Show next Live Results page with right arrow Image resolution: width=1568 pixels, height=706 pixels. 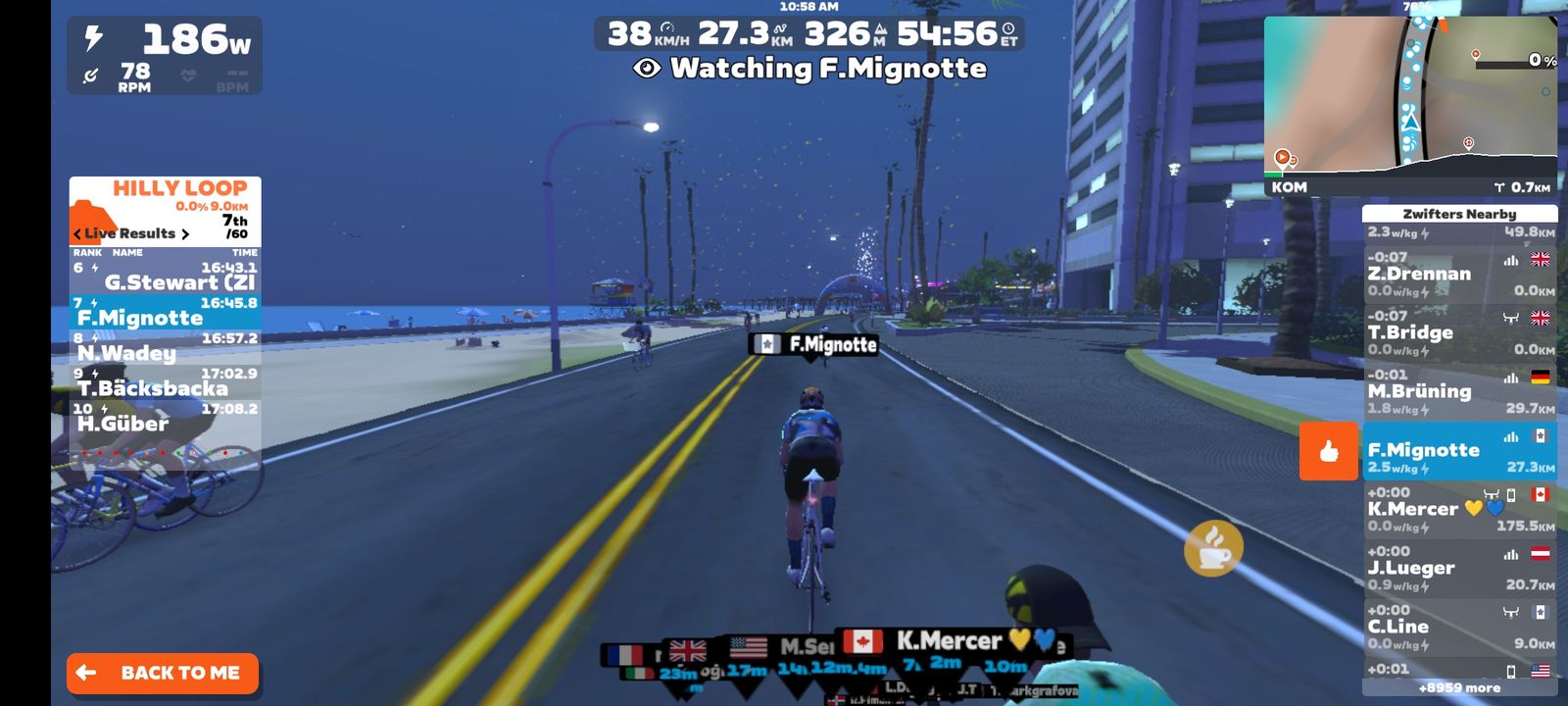tap(185, 233)
